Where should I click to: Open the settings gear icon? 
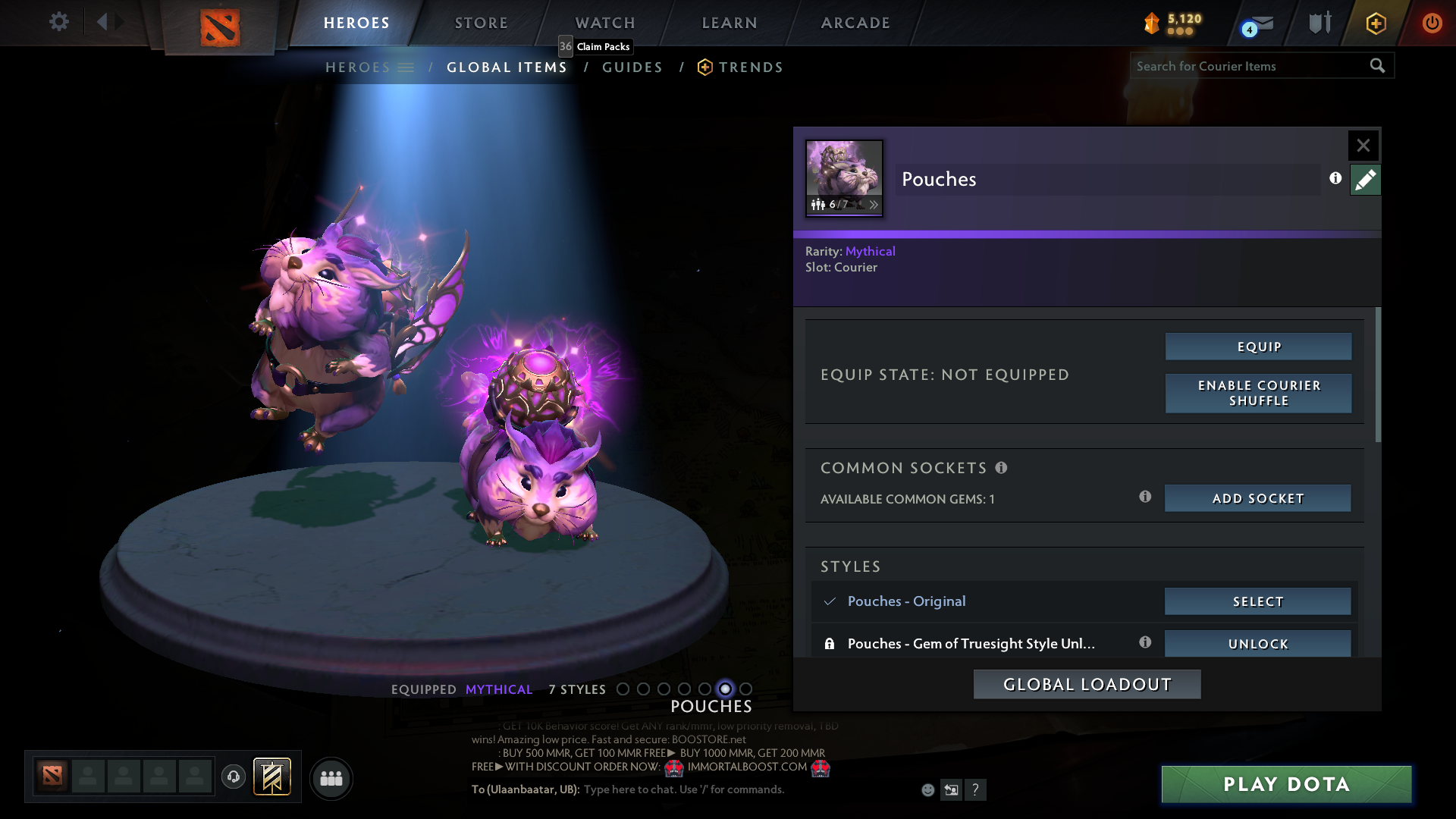58,22
